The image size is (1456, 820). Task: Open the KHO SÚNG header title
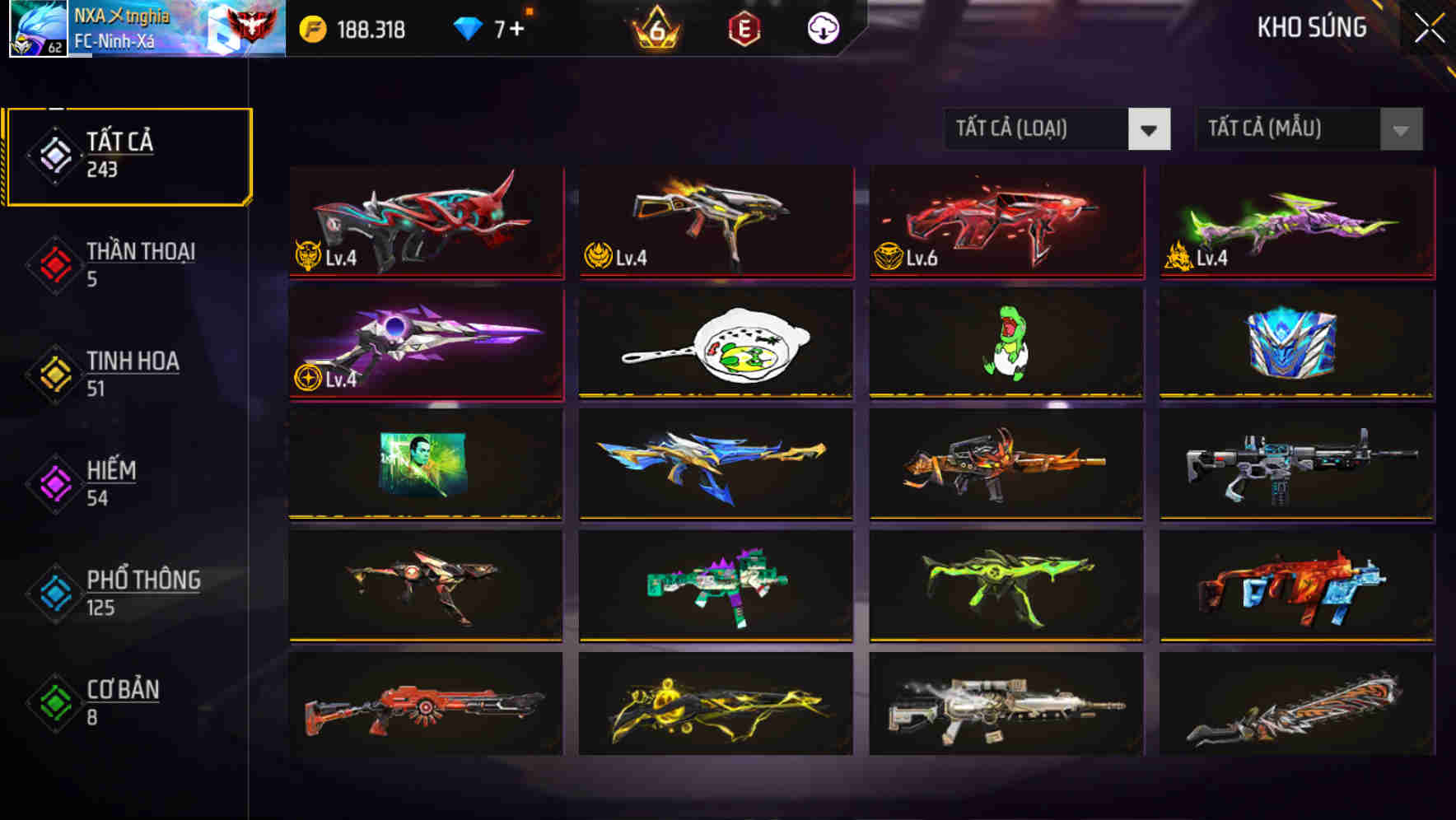[x=1312, y=26]
